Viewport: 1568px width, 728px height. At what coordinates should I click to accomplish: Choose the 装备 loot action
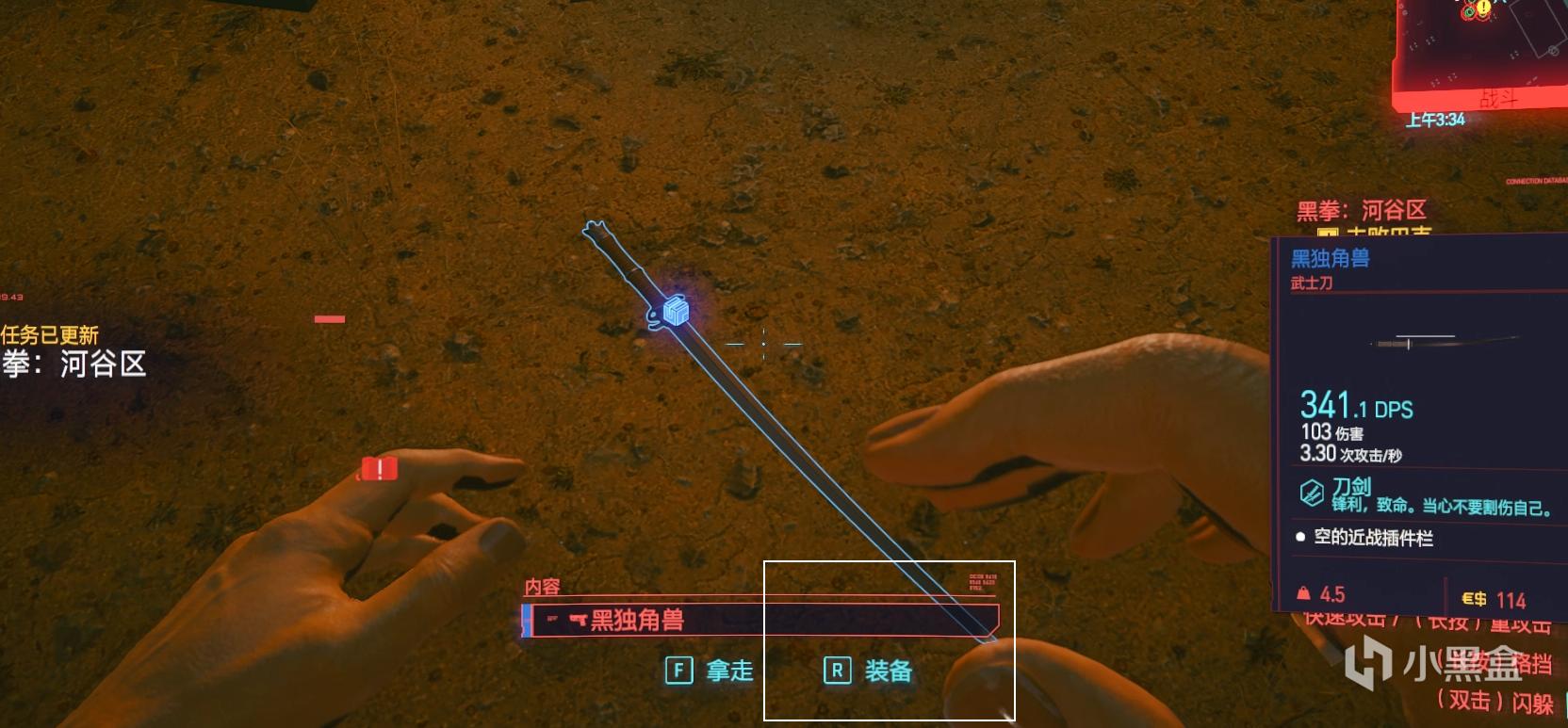tap(868, 671)
